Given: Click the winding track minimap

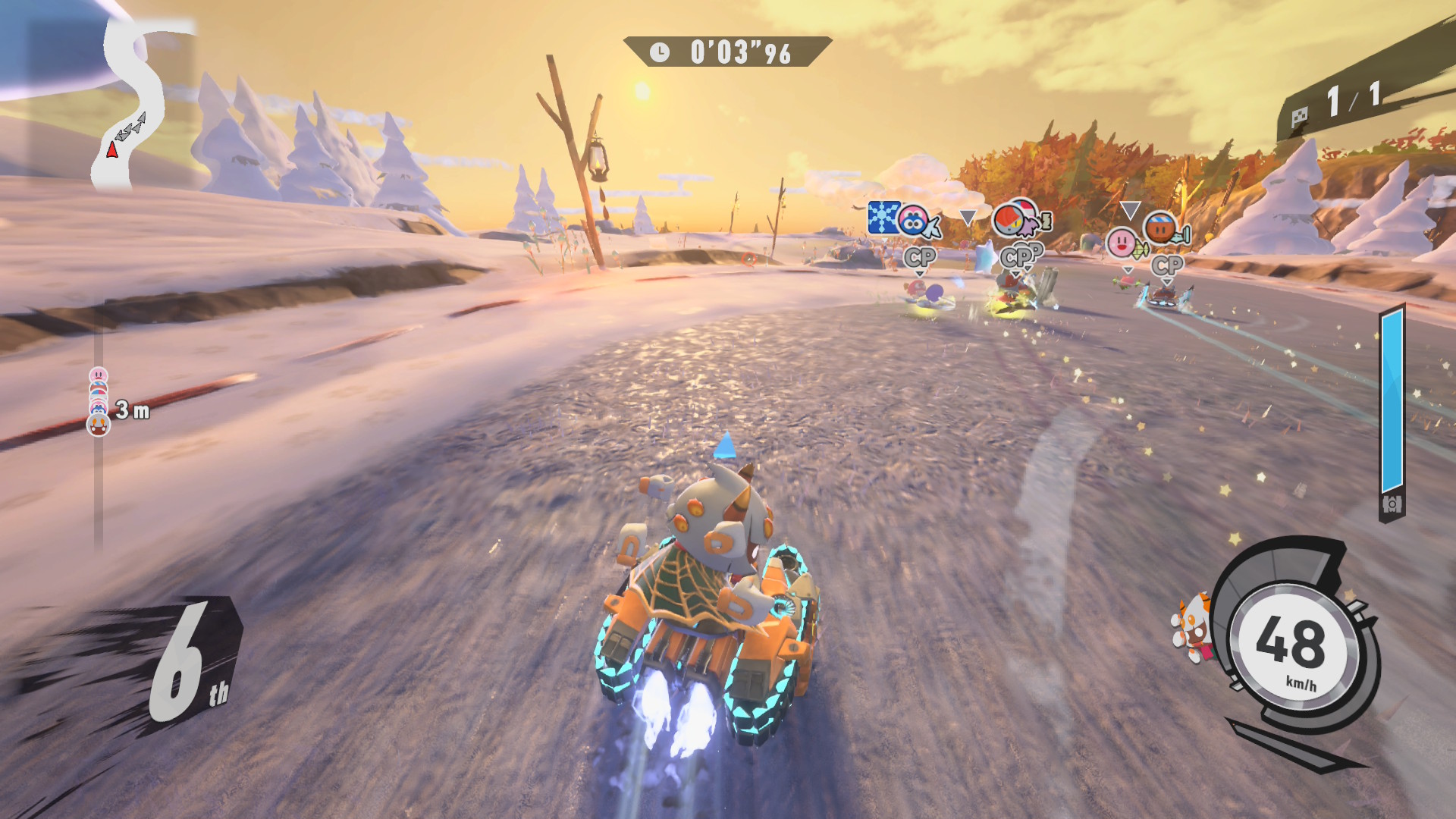Looking at the screenshot, I should coord(130,106).
